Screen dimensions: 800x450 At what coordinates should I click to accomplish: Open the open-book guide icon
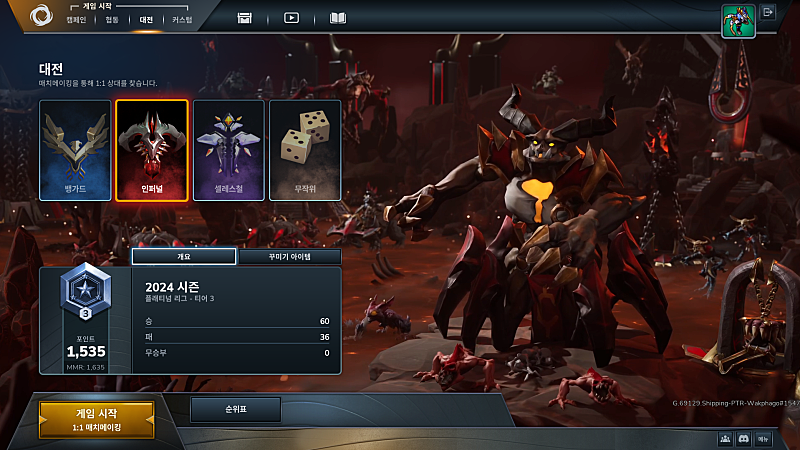[x=338, y=17]
